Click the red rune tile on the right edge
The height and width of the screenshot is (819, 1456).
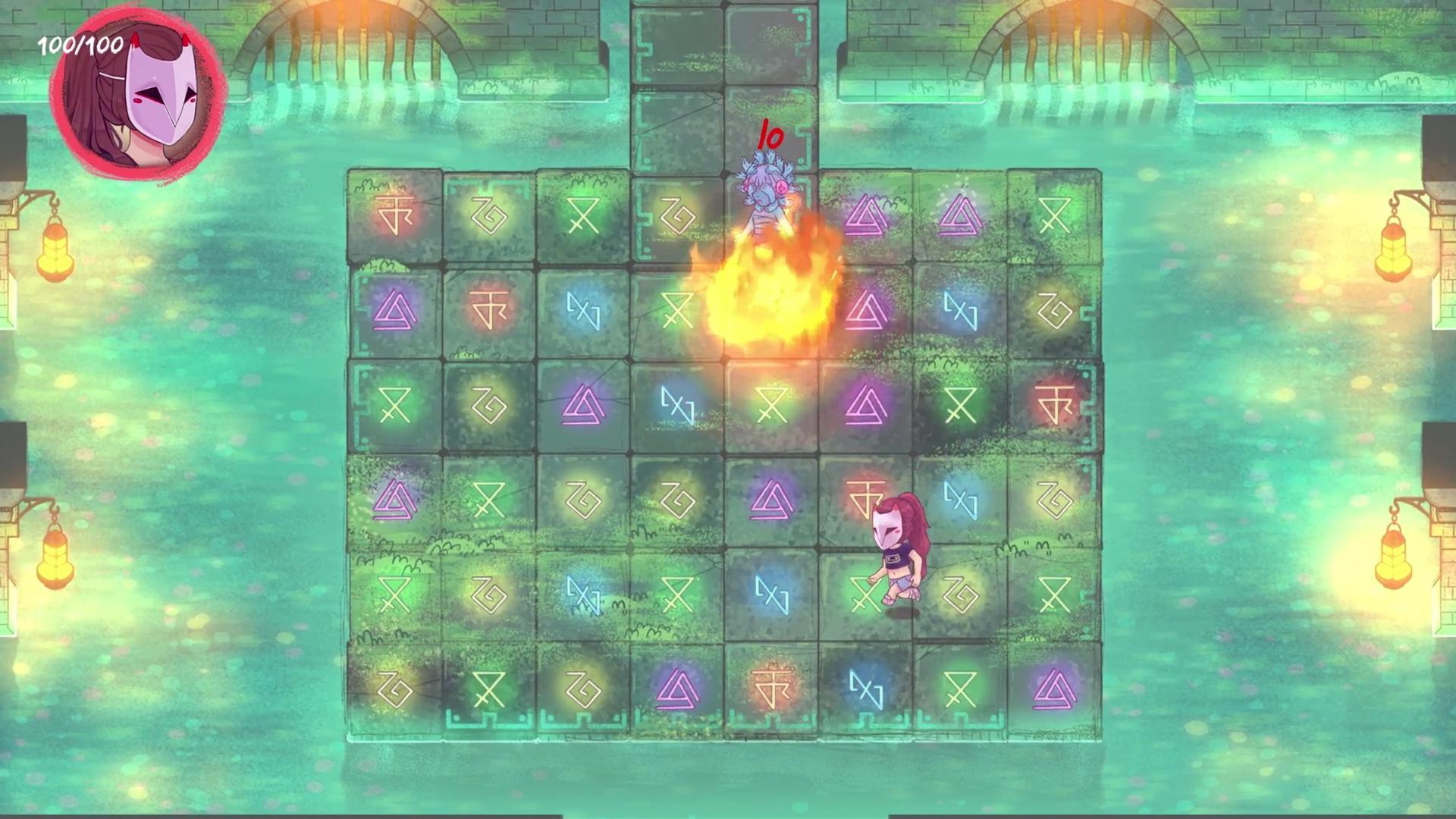point(1054,406)
